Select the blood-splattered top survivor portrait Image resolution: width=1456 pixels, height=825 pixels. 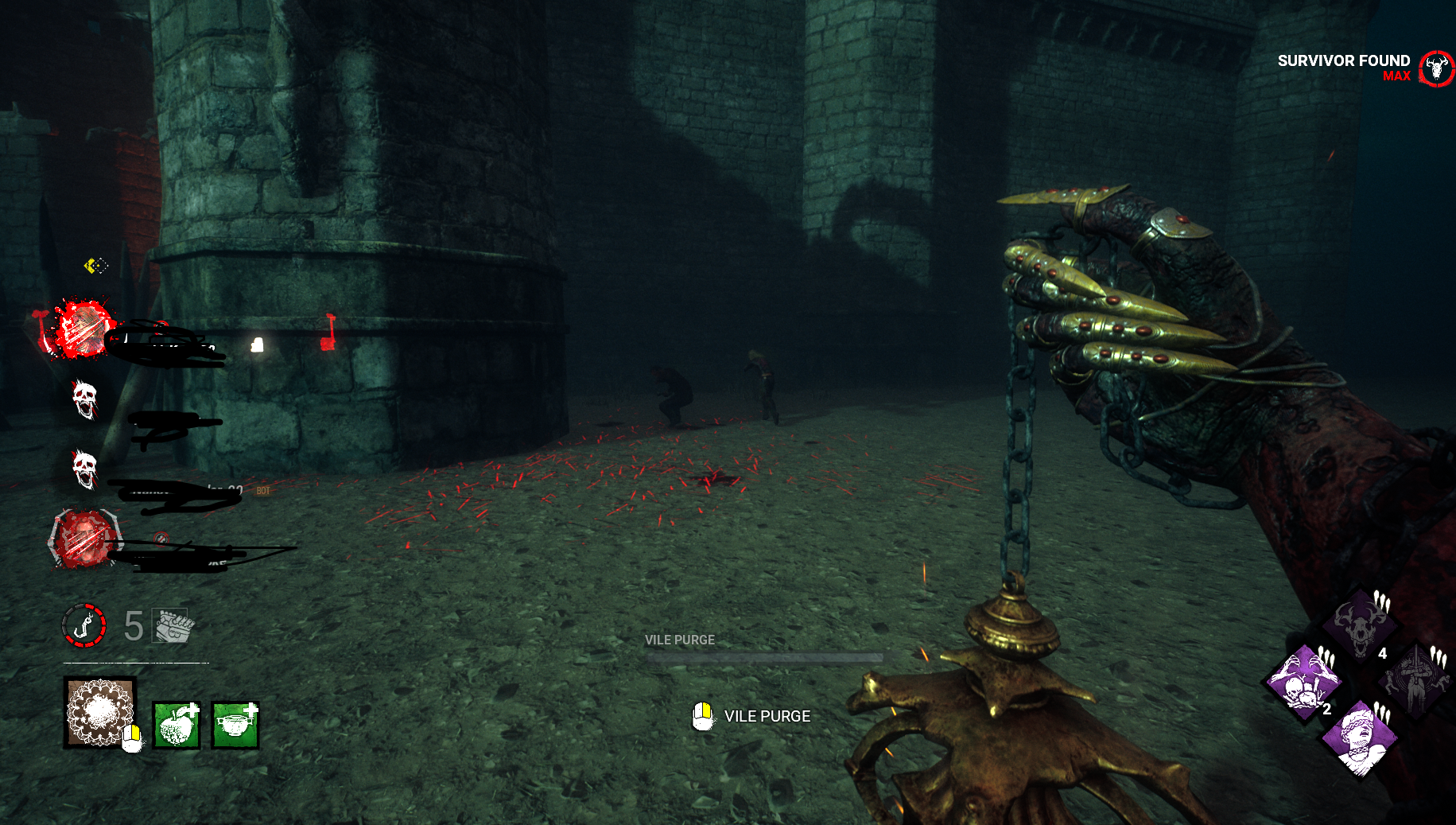[x=84, y=329]
